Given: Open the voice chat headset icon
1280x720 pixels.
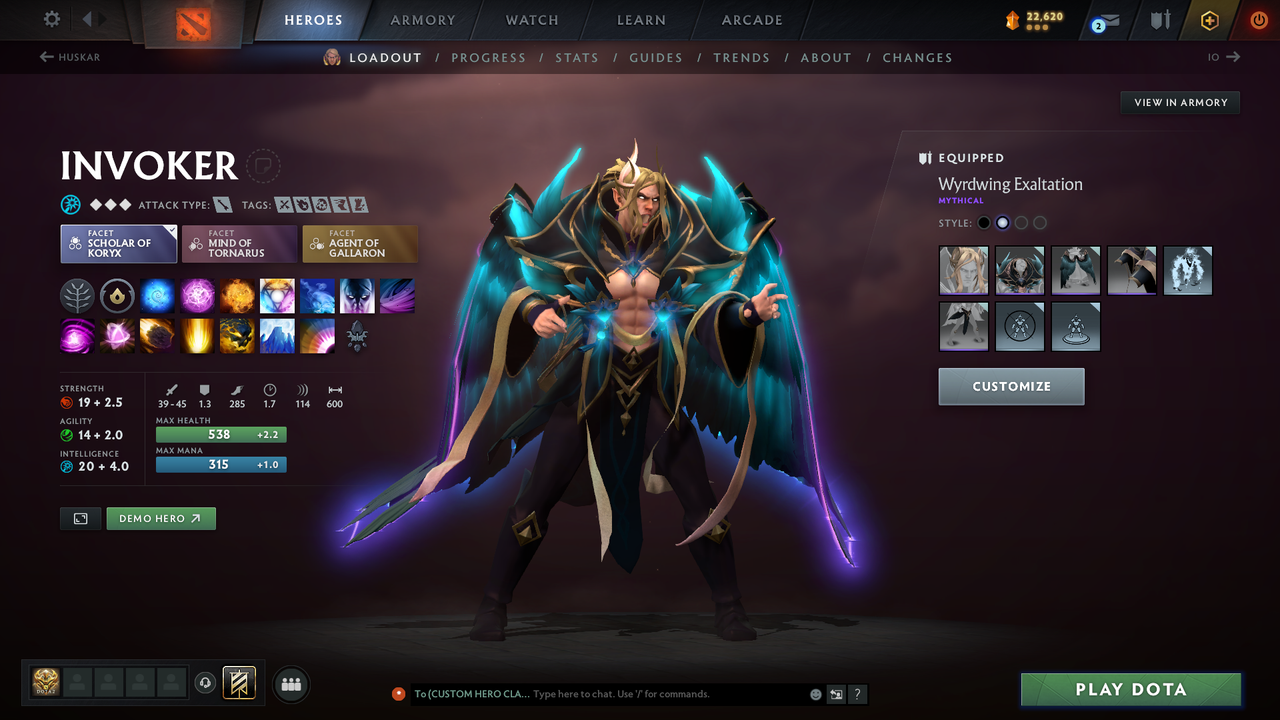Looking at the screenshot, I should pyautogui.click(x=206, y=683).
